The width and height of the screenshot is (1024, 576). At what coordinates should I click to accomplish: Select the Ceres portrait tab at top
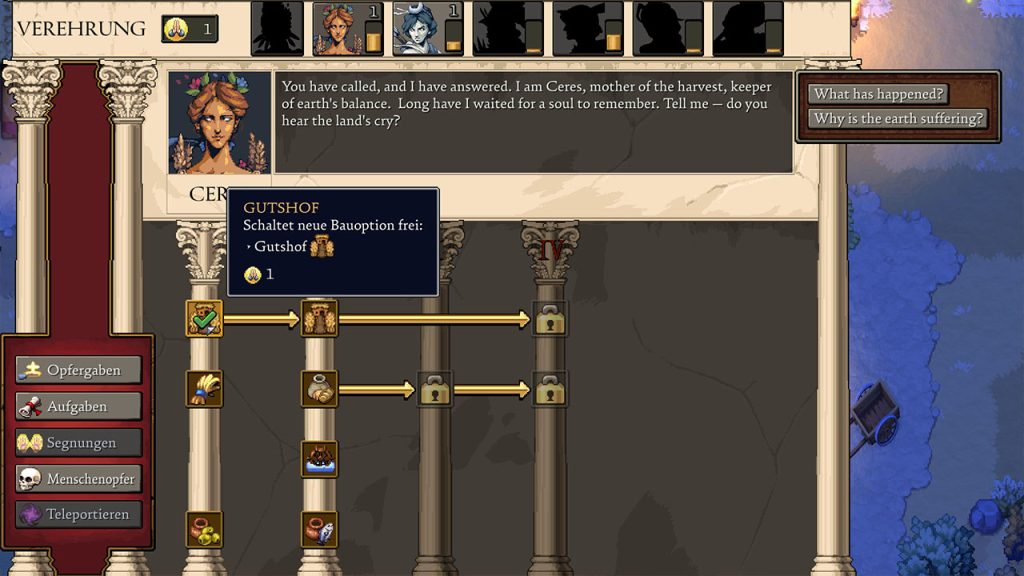pos(338,28)
